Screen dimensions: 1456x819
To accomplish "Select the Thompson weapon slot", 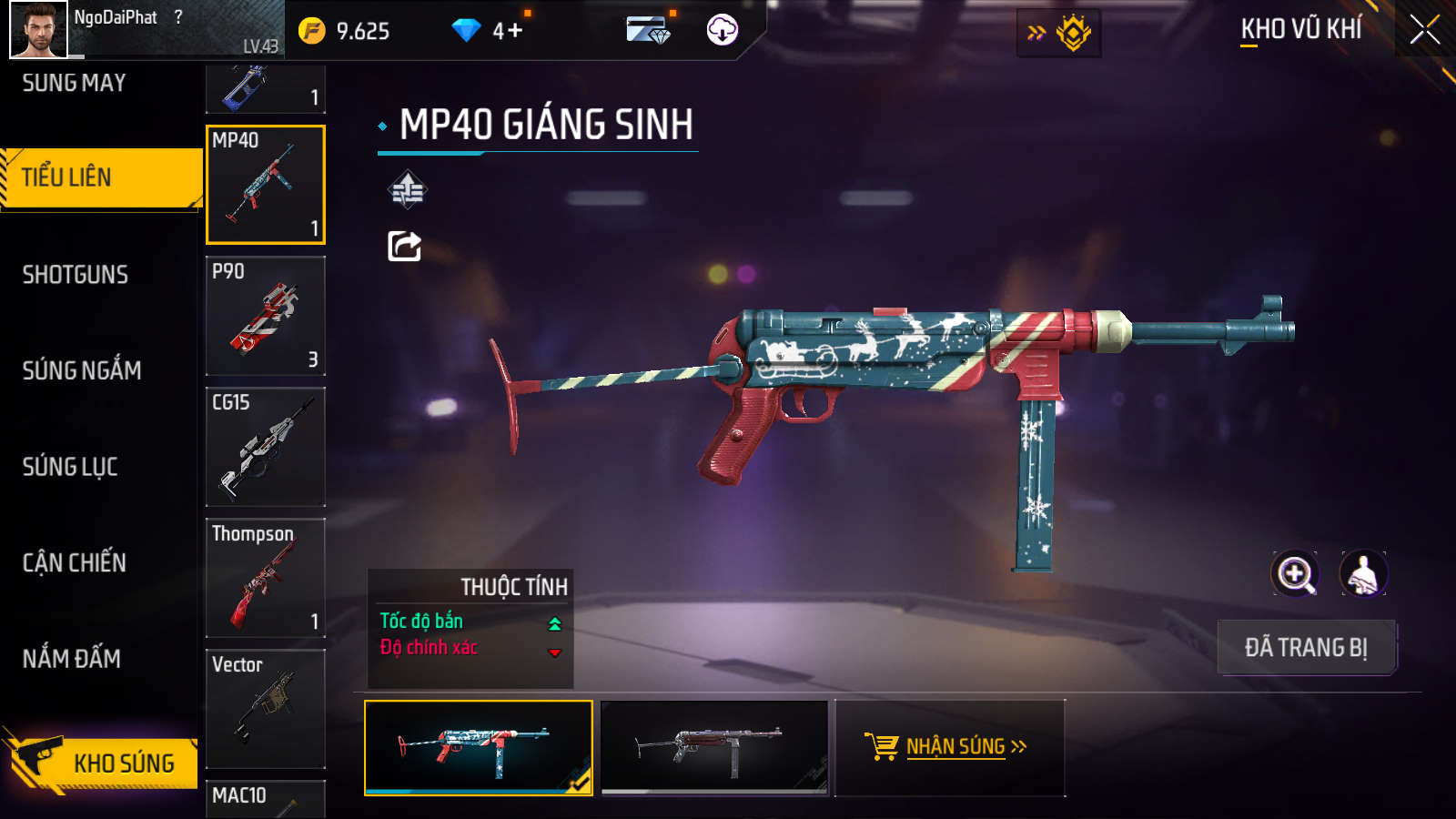I will point(266,578).
